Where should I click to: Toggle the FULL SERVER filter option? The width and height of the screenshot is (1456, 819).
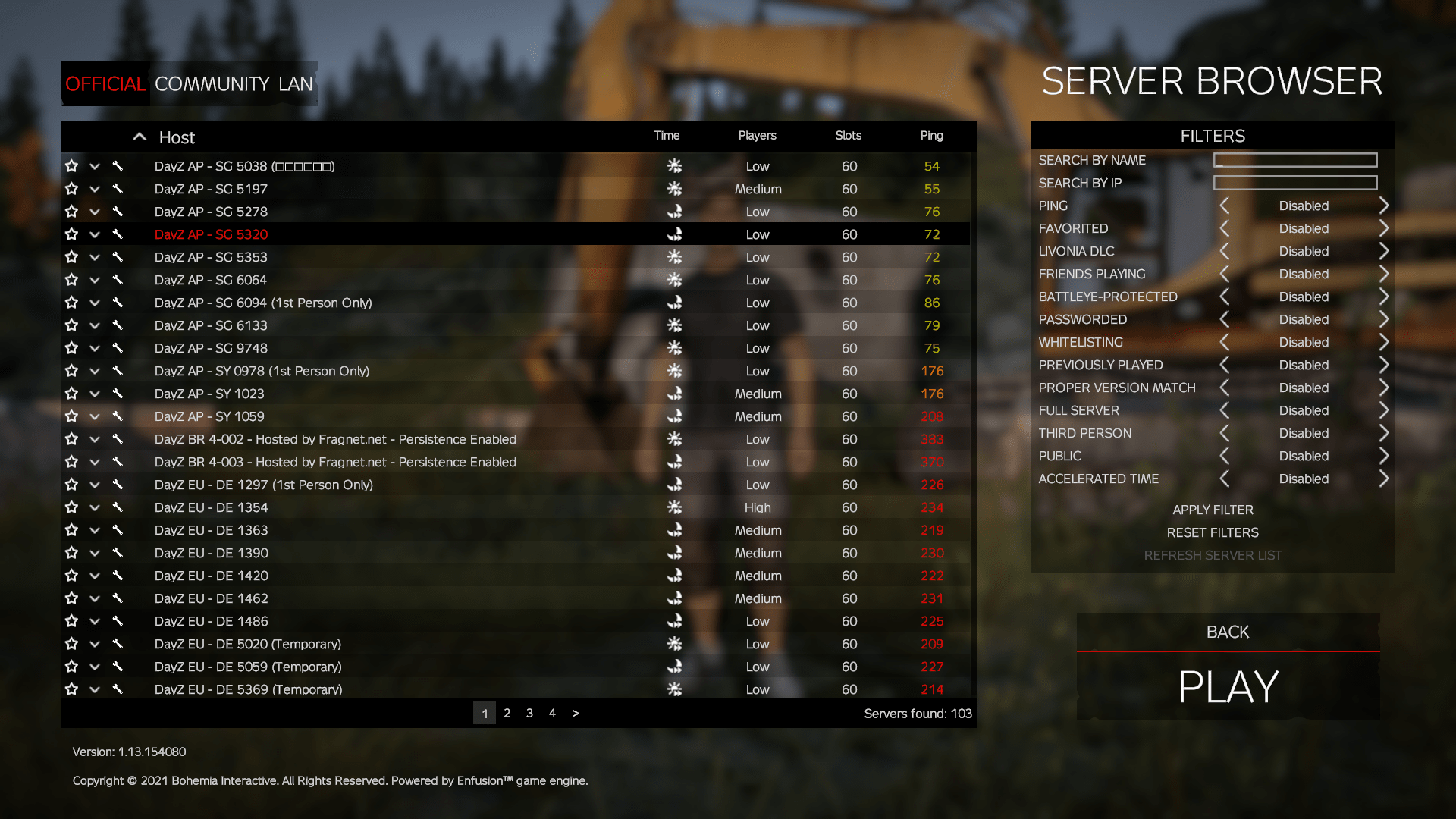tap(1384, 410)
